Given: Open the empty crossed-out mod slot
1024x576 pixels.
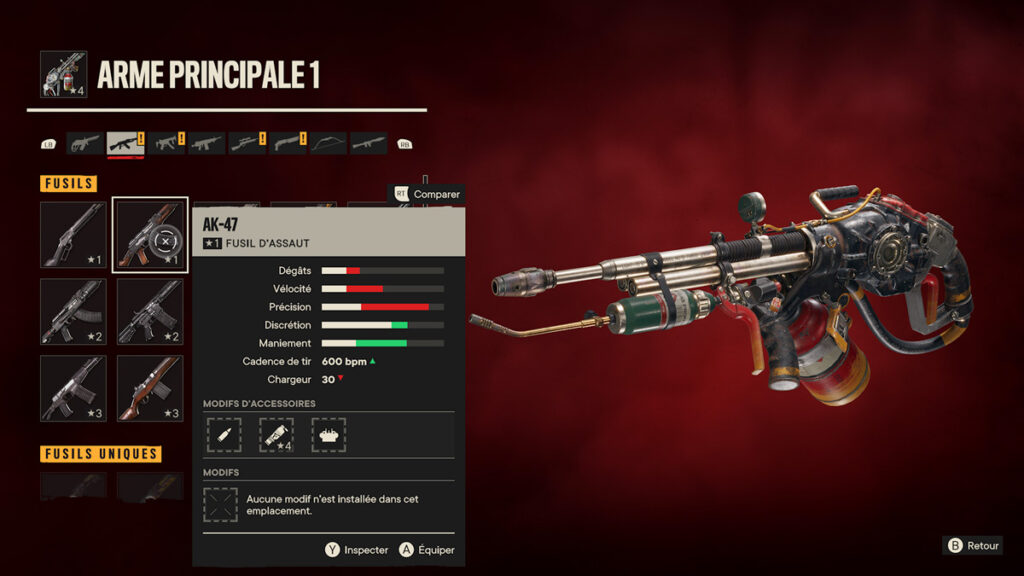Looking at the screenshot, I should [220, 504].
